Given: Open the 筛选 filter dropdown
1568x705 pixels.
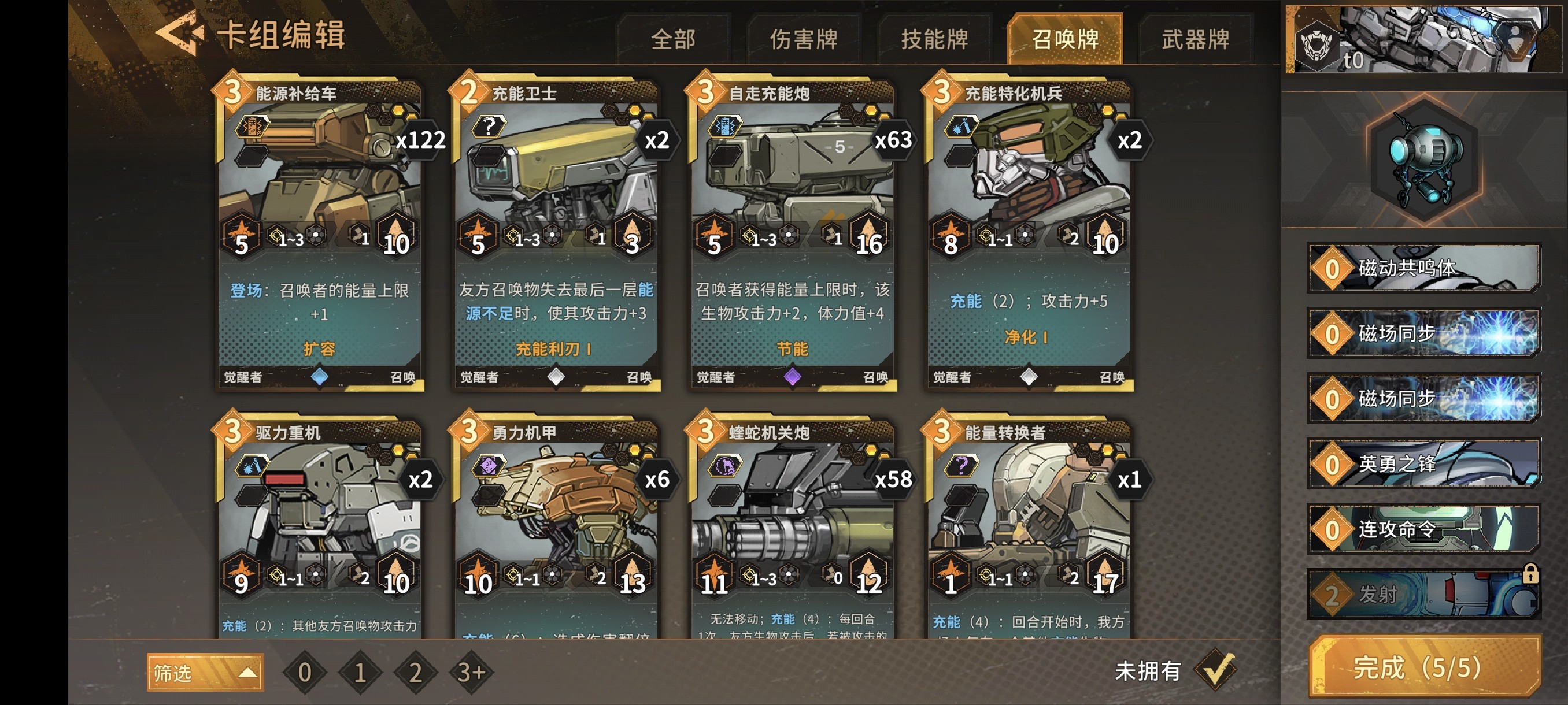Looking at the screenshot, I should [205, 673].
